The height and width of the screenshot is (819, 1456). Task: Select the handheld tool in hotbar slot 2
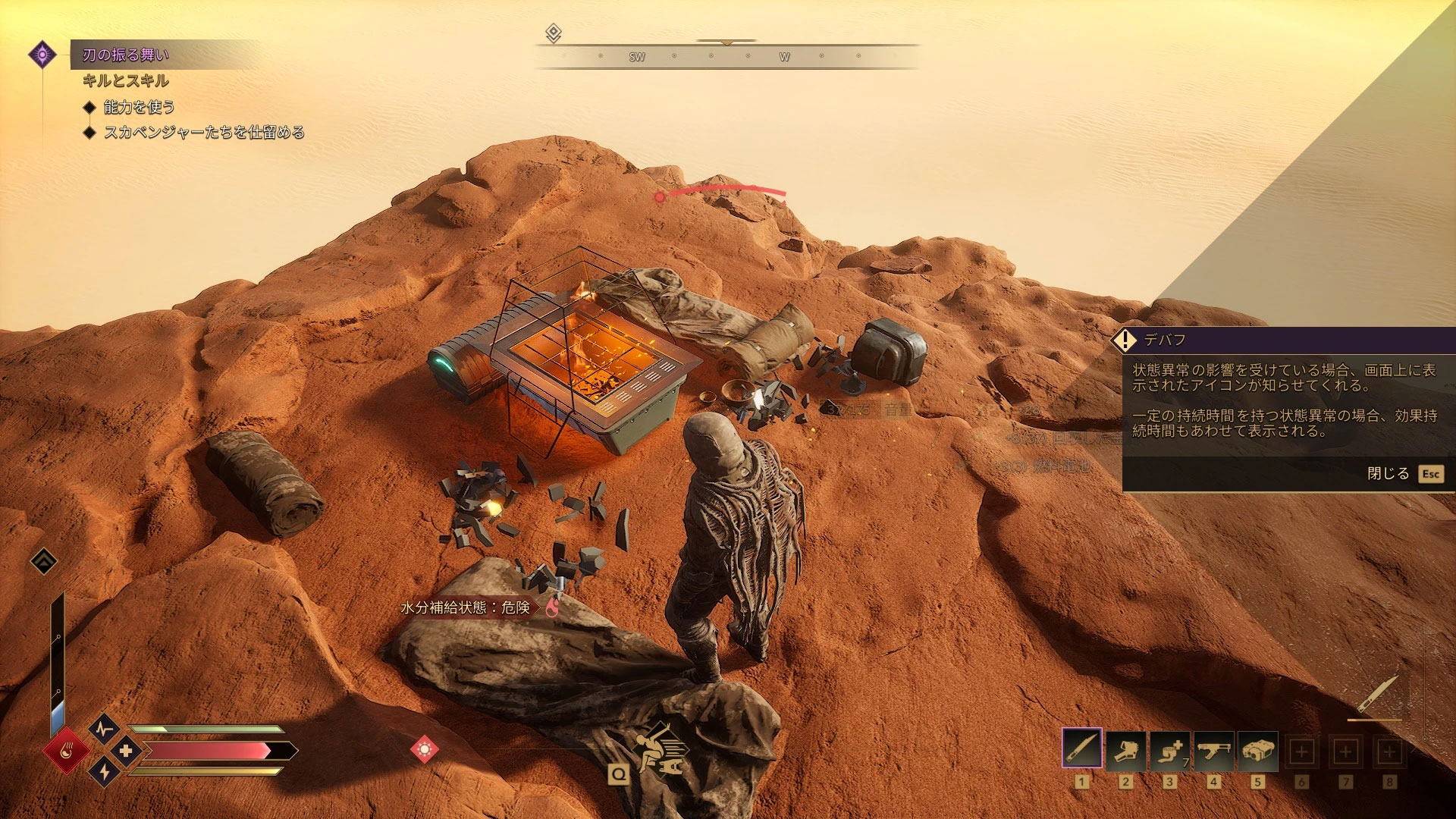tap(1126, 751)
